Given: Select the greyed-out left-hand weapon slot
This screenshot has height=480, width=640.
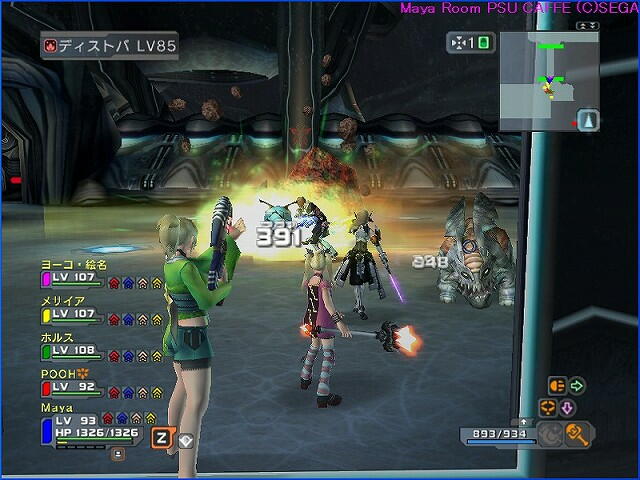Looking at the screenshot, I should click(550, 433).
